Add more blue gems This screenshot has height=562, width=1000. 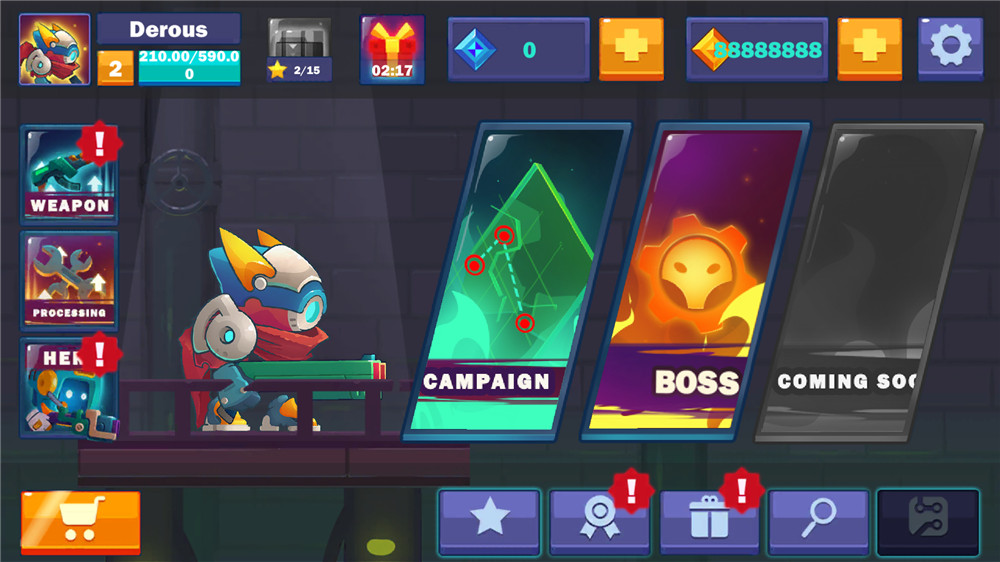[x=631, y=48]
